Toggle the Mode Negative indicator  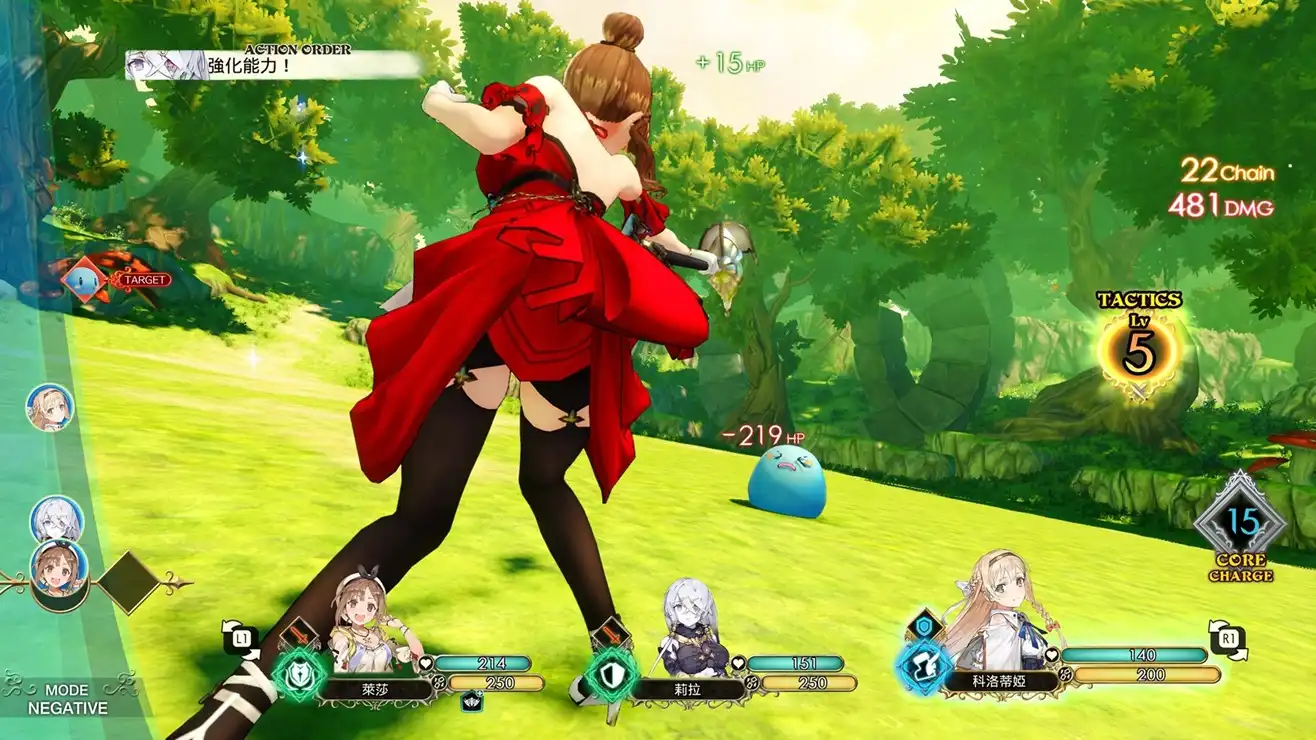pos(66,699)
